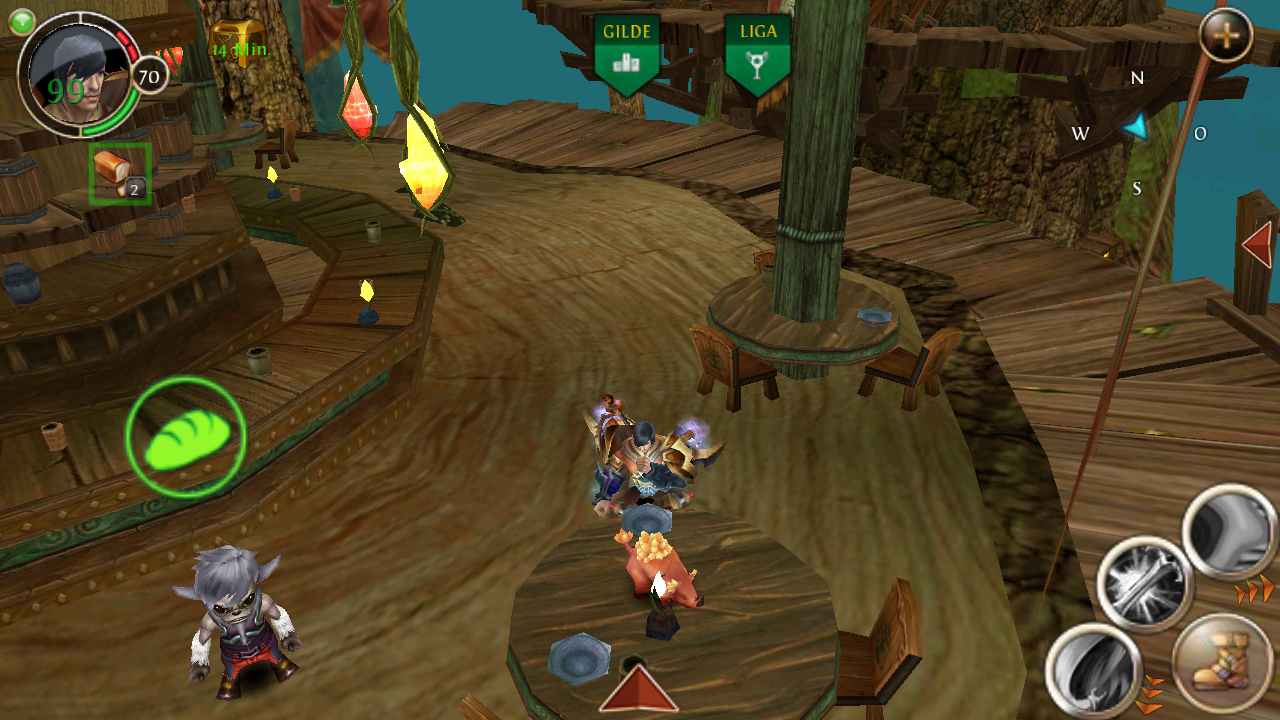The width and height of the screenshot is (1280, 720).
Task: Click the green gem indicator
Action: point(22,22)
